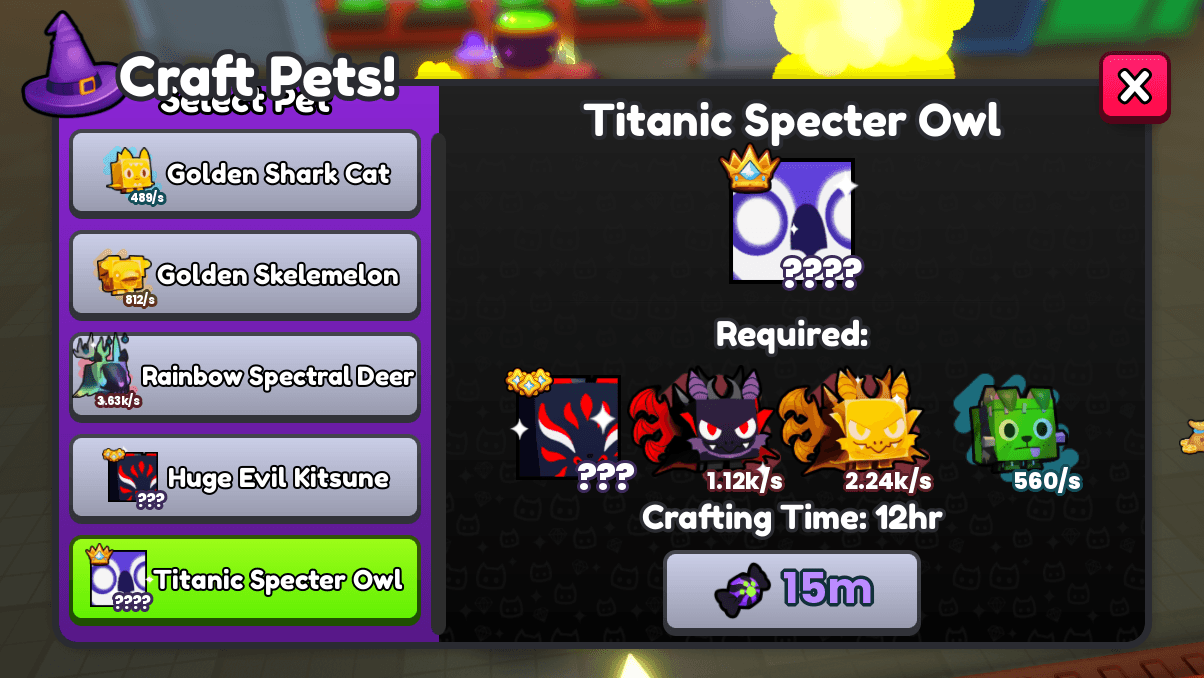1204x678 pixels.
Task: Click the Titanic Specter Owl preview image
Action: click(x=792, y=221)
